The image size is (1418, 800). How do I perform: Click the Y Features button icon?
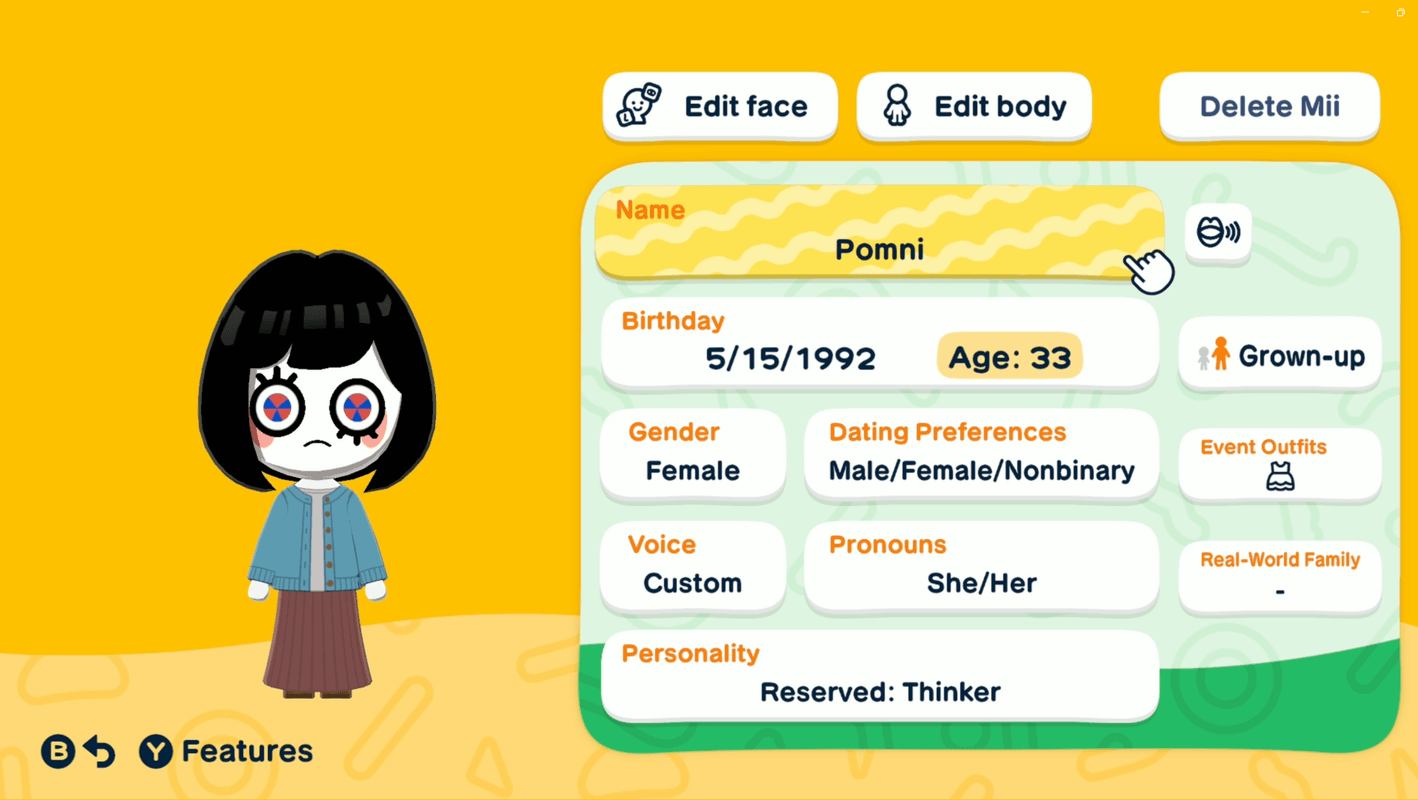pyautogui.click(x=153, y=751)
